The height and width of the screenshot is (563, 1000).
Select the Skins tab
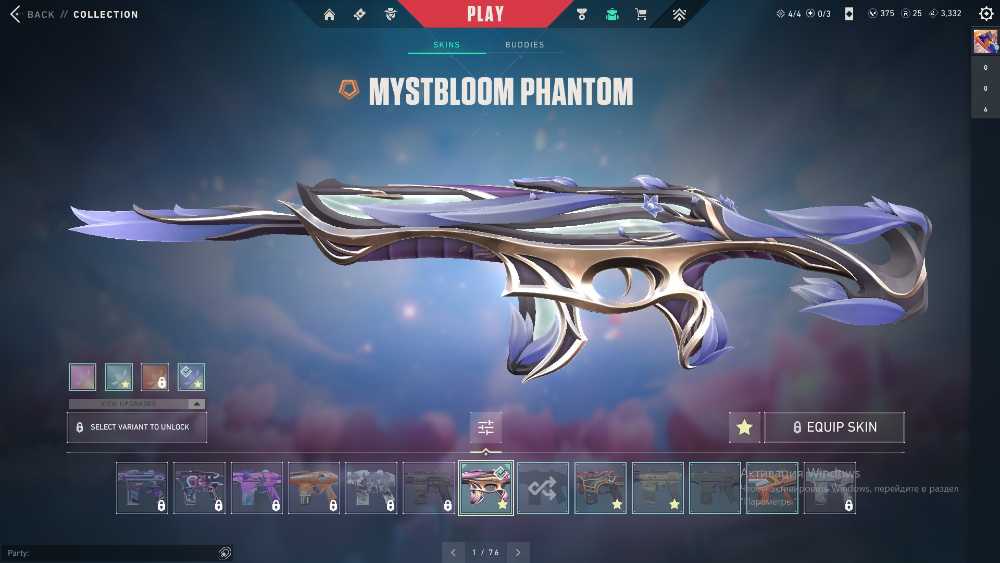[x=446, y=45]
